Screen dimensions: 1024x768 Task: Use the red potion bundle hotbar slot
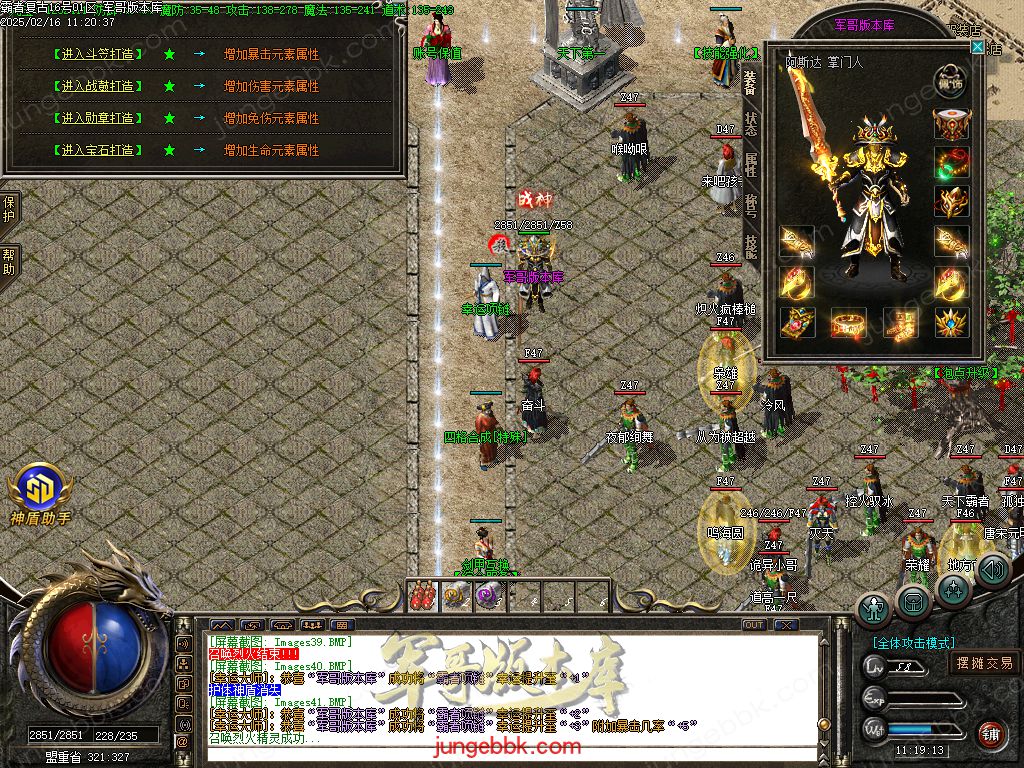[423, 595]
